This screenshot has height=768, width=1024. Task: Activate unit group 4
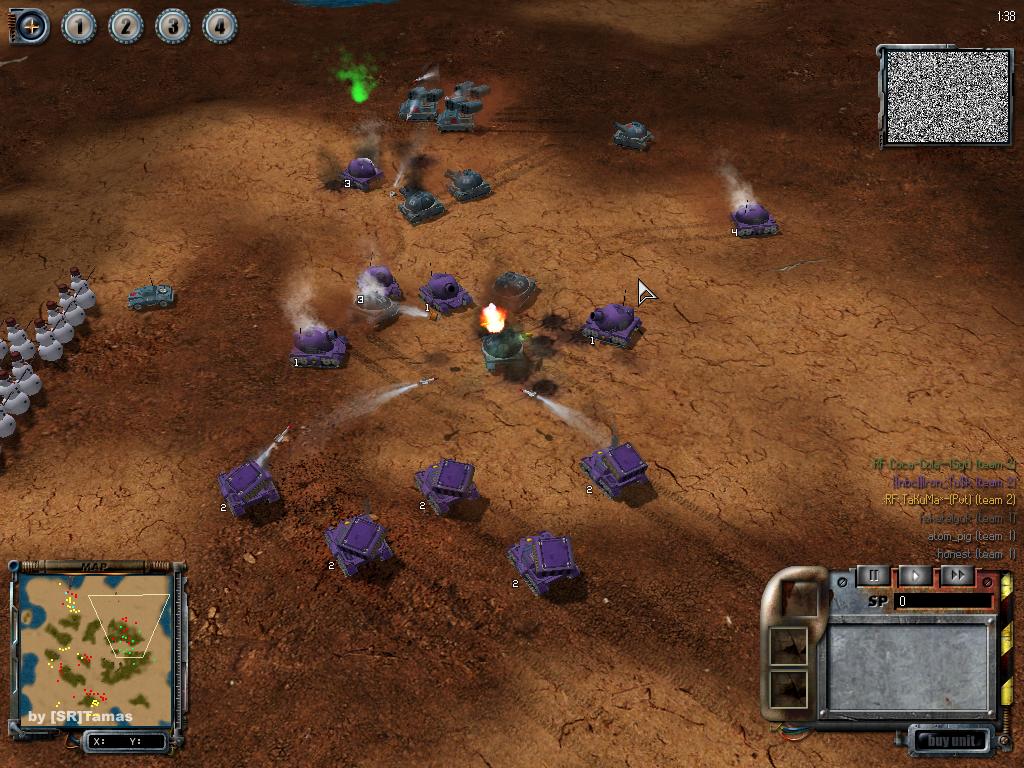pyautogui.click(x=220, y=27)
